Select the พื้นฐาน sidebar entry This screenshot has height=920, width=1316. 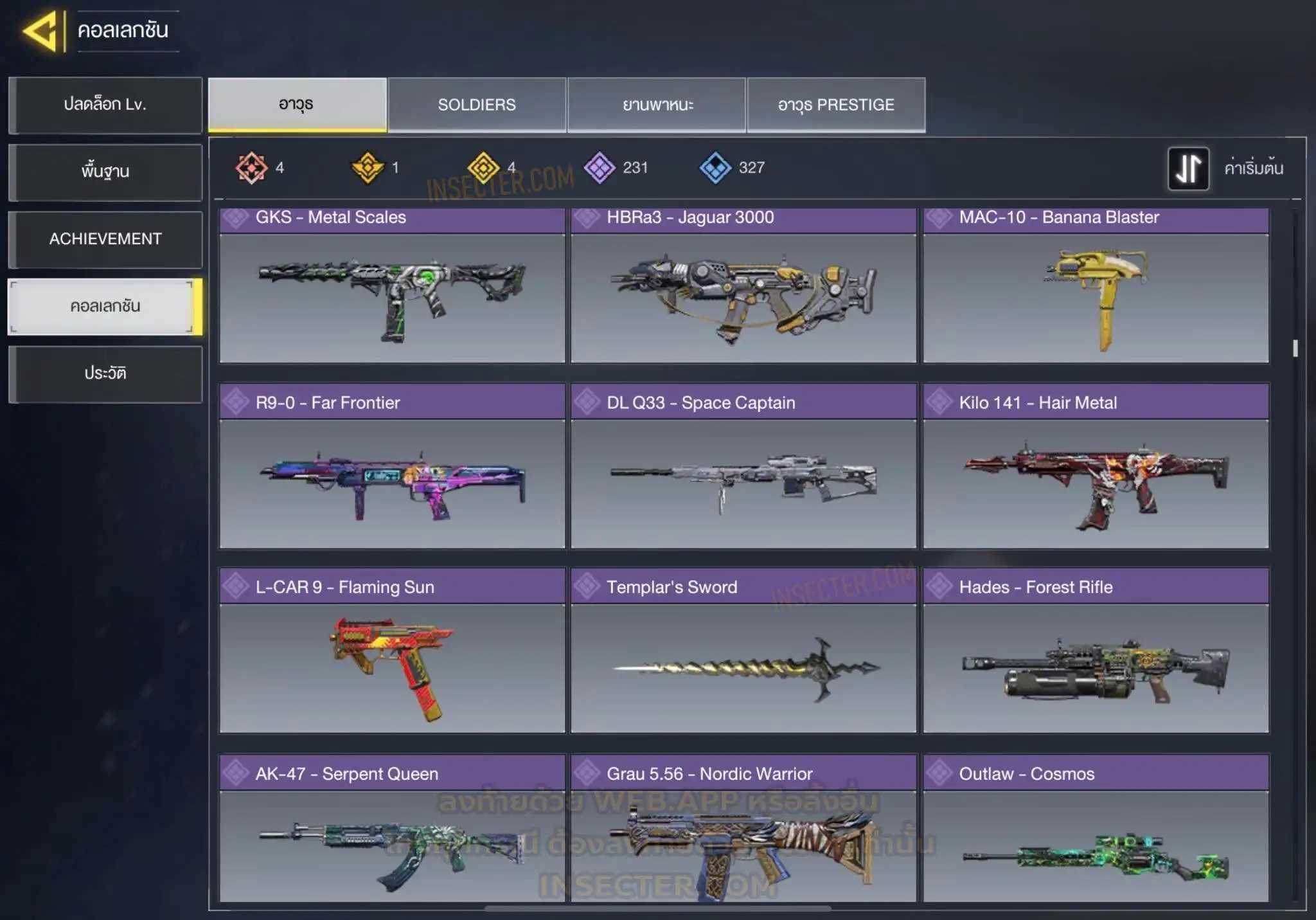tap(105, 172)
